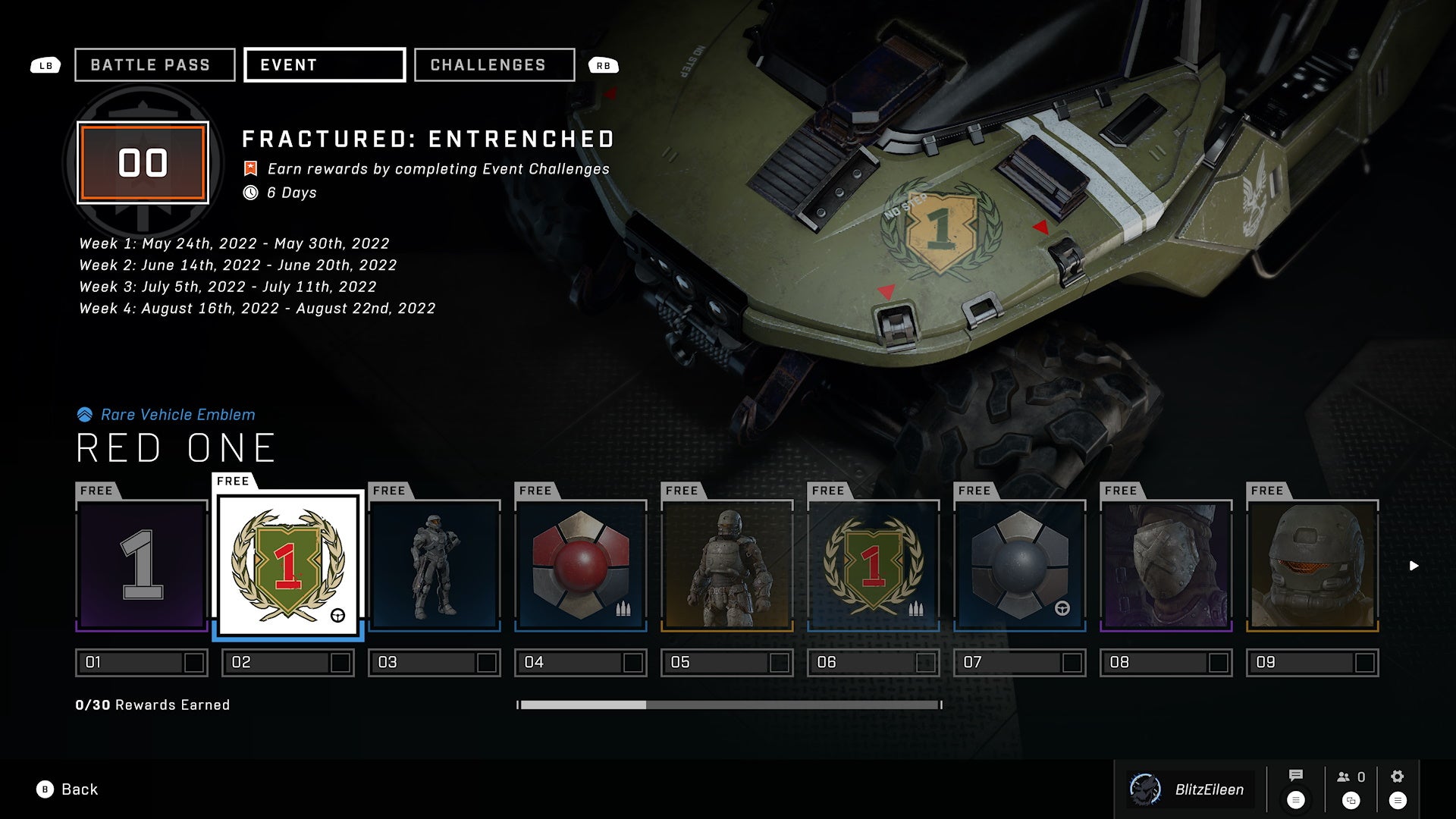
Task: Select tier 03 Spartan armor reward
Action: click(x=435, y=566)
